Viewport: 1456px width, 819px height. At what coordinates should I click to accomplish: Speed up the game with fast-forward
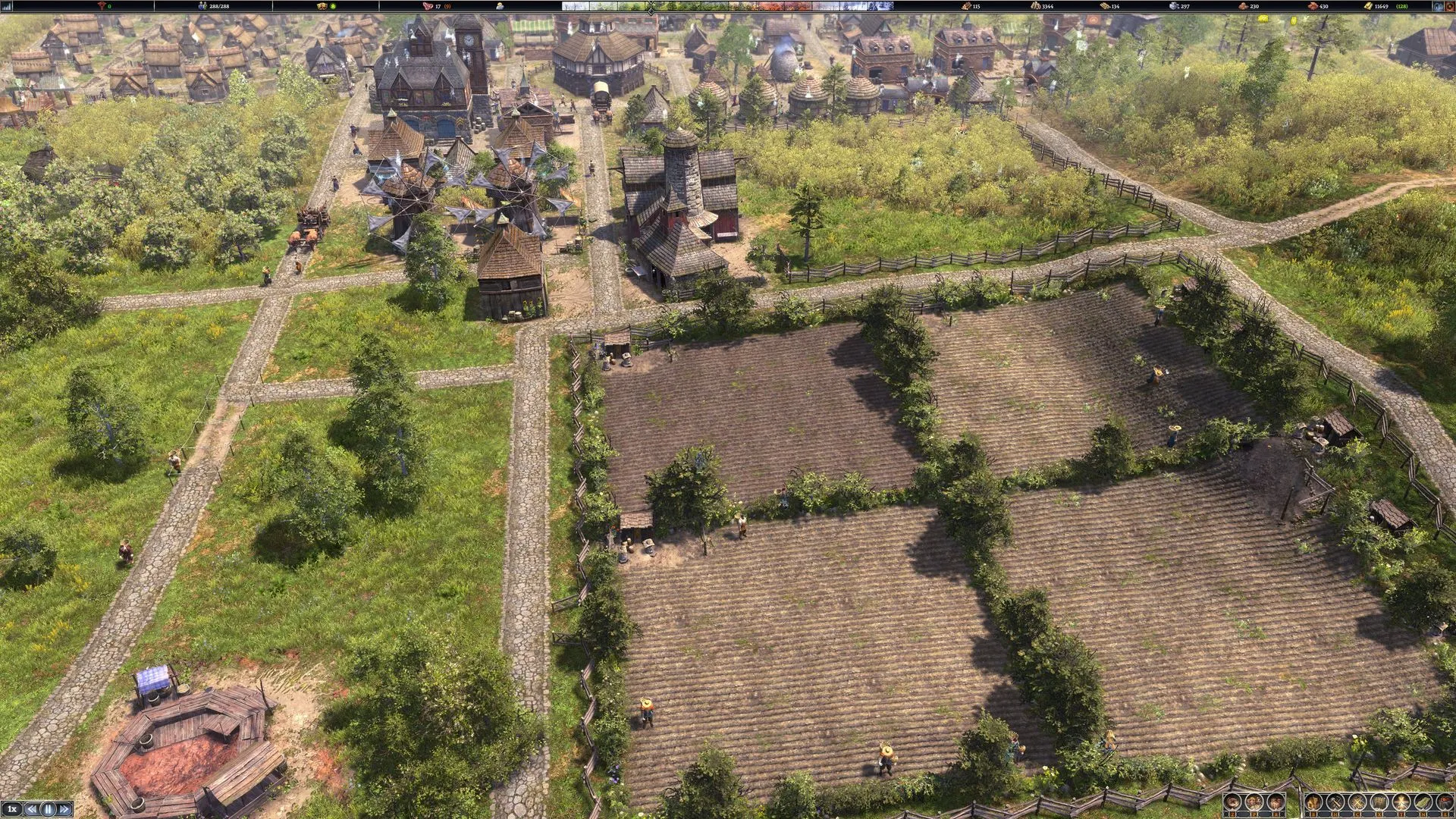point(64,809)
